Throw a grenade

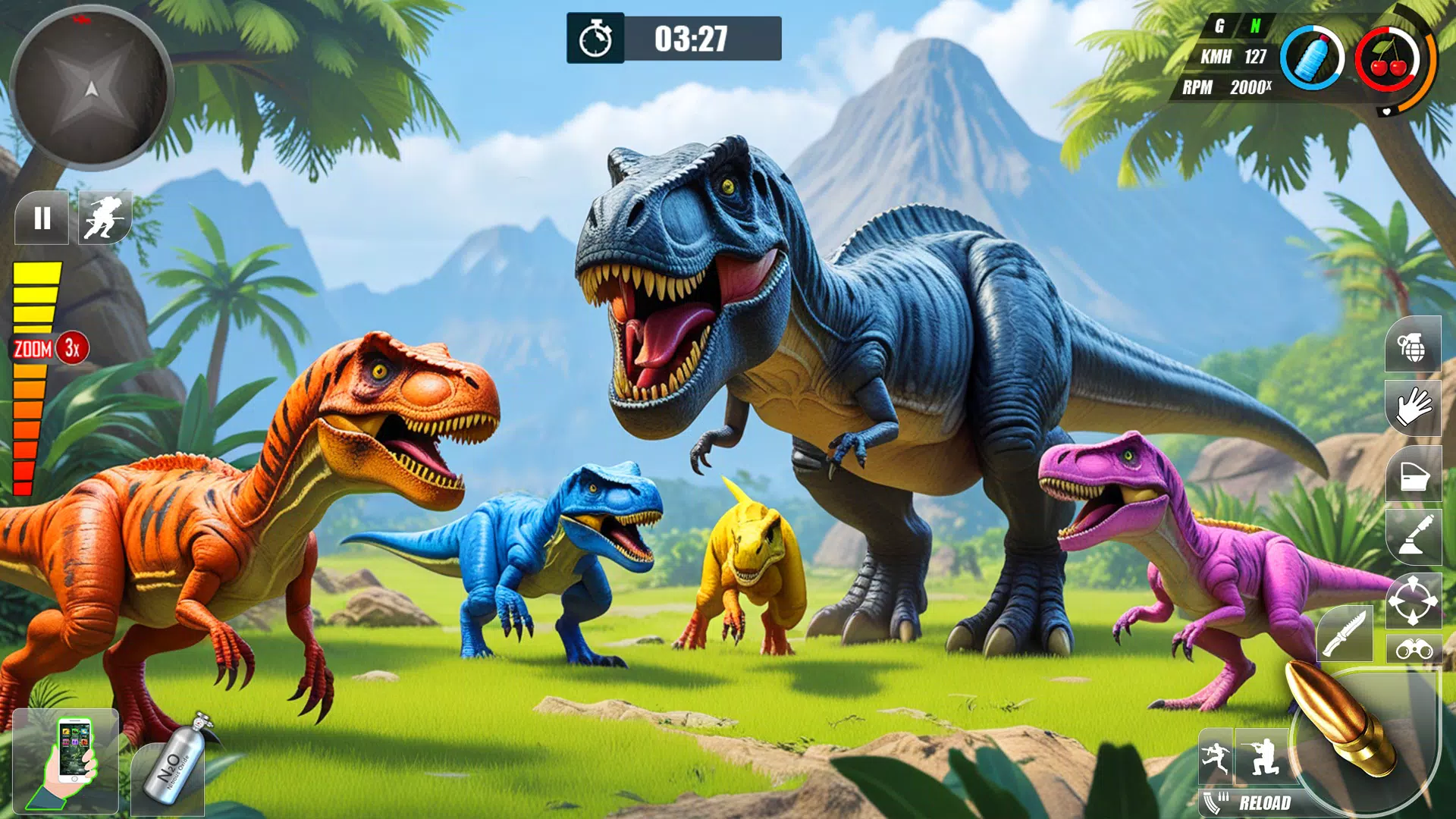click(1412, 346)
